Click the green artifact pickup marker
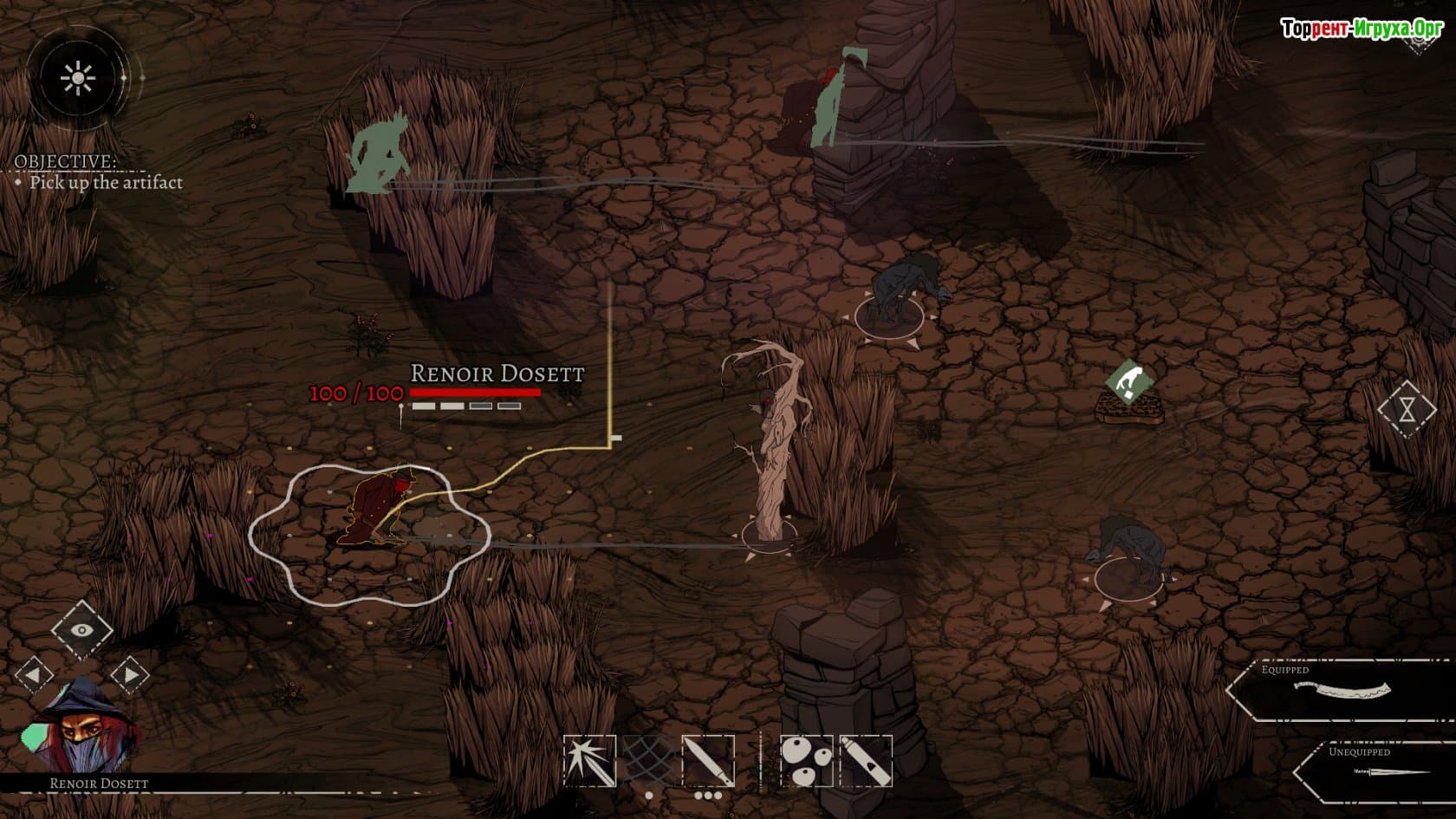Image resolution: width=1456 pixels, height=819 pixels. click(1129, 381)
